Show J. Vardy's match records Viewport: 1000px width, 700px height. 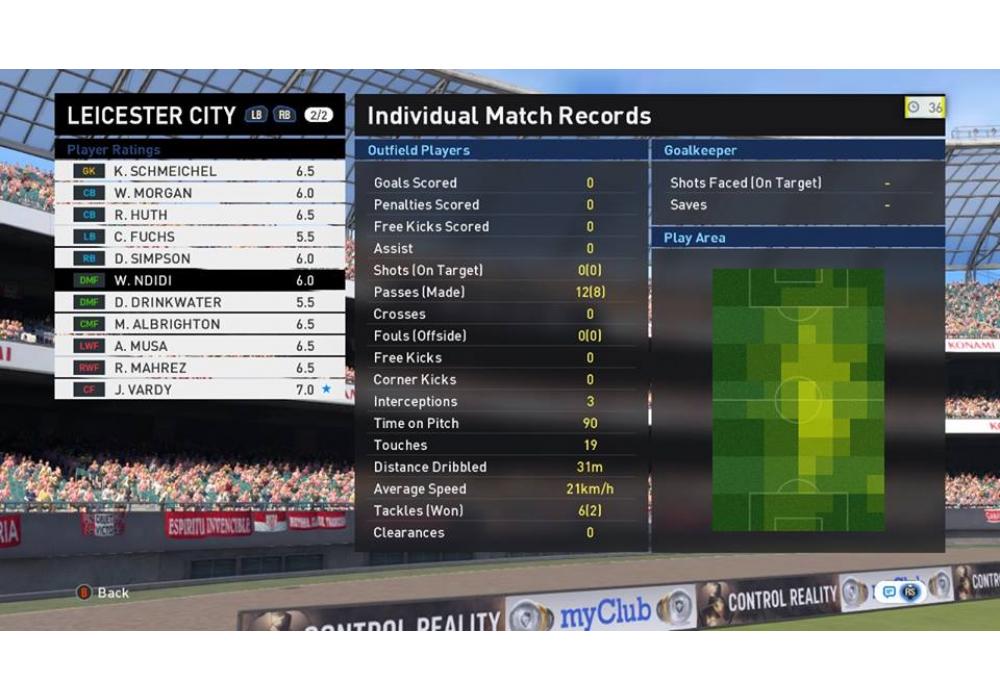(199, 390)
